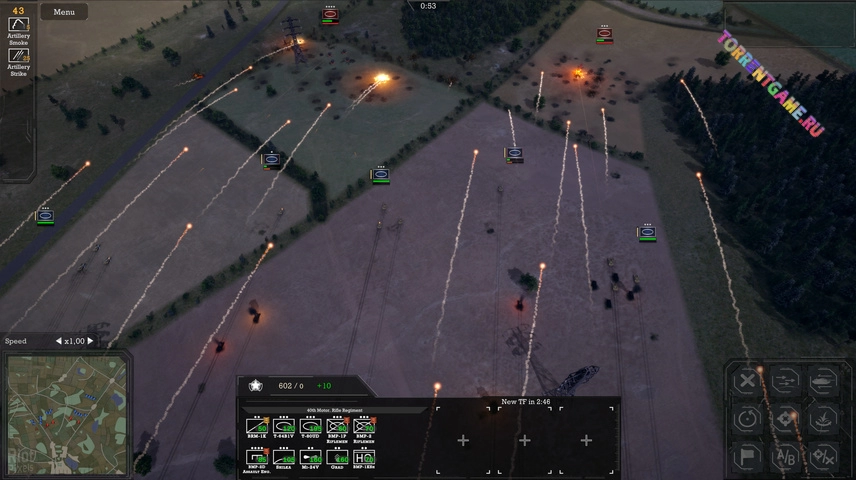Screen dimensions: 856x480
Task: Activate the Artillery Smoke ability
Action: (19, 24)
